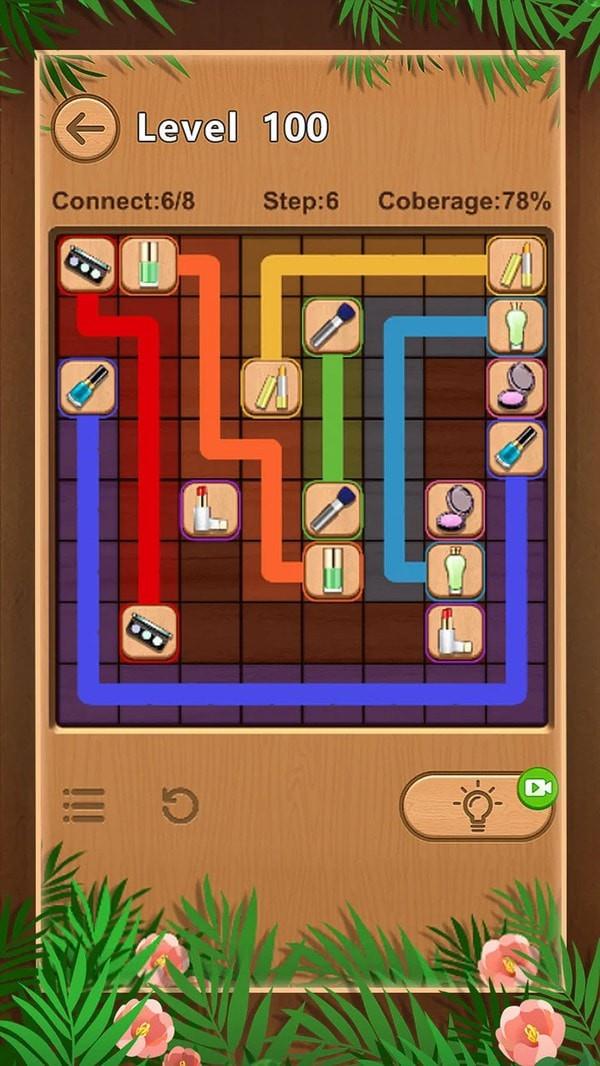Choose the compact powder tile above the perfume bottle
600x1066 pixels.
pos(456,509)
